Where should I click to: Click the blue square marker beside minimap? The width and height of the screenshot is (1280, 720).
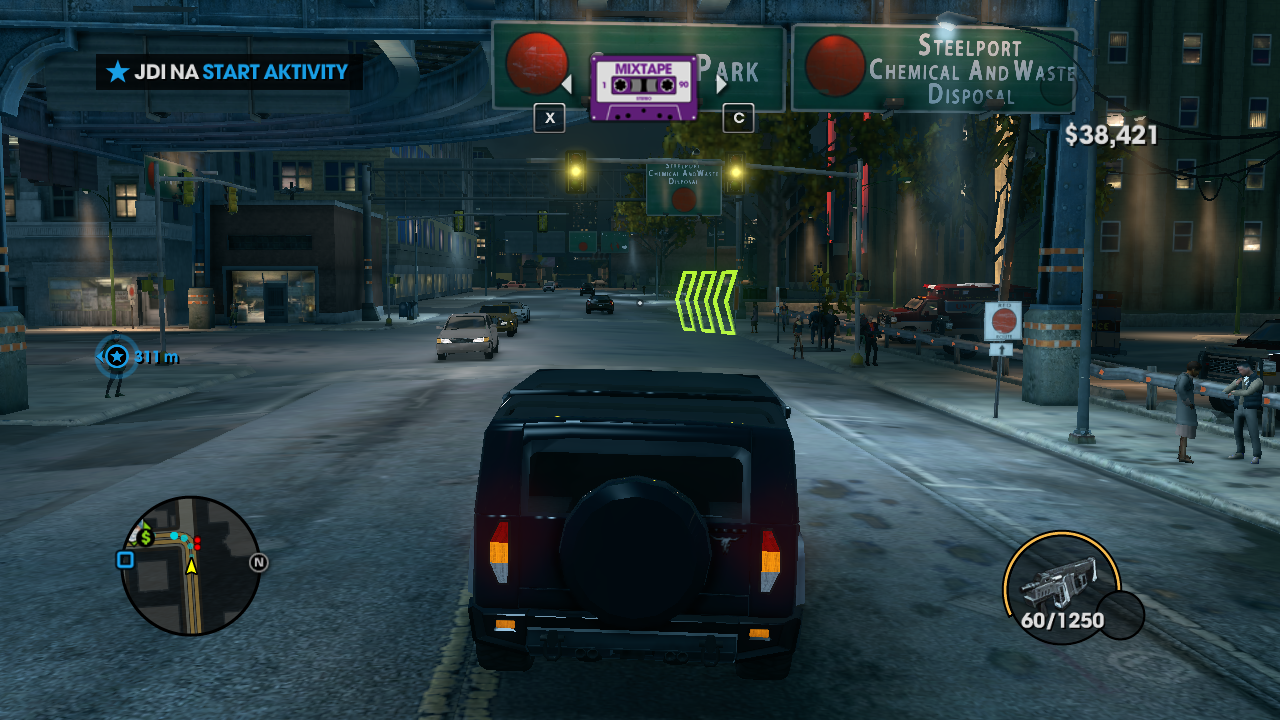[x=125, y=560]
